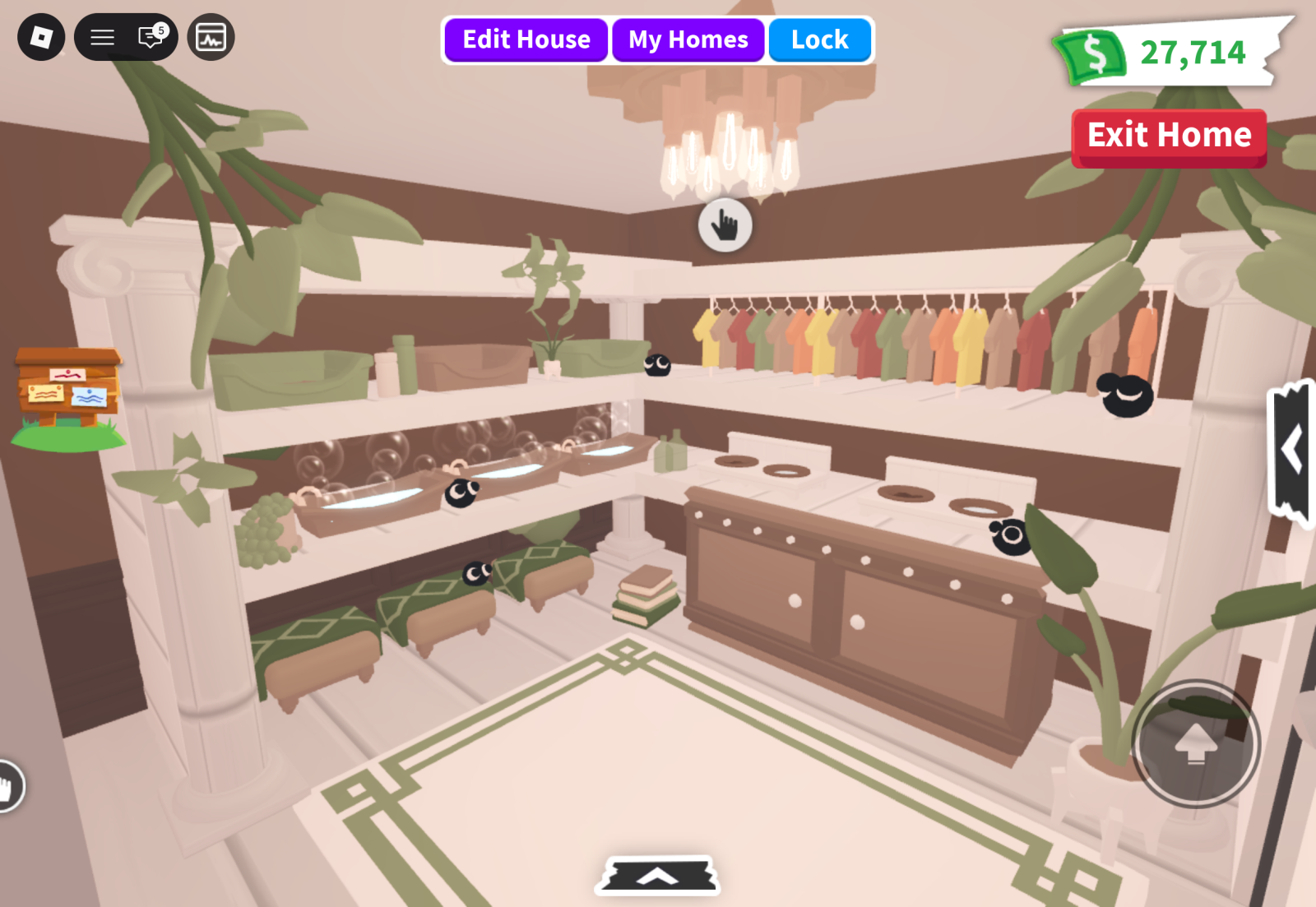Open the chat bubble with notifications
This screenshot has width=1316, height=907.
point(151,37)
